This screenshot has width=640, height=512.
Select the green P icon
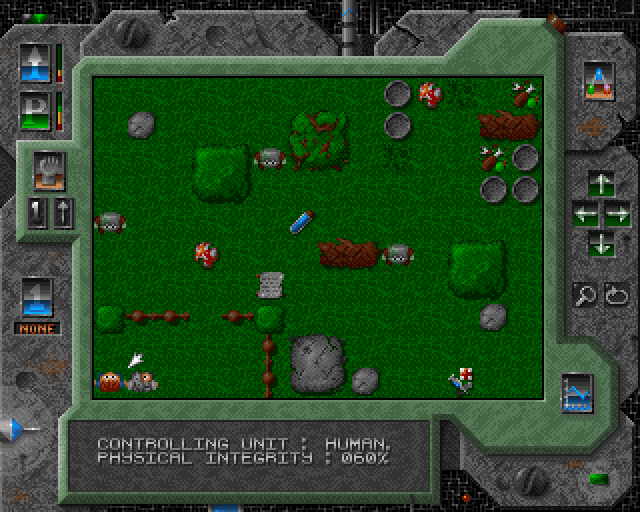tap(35, 108)
